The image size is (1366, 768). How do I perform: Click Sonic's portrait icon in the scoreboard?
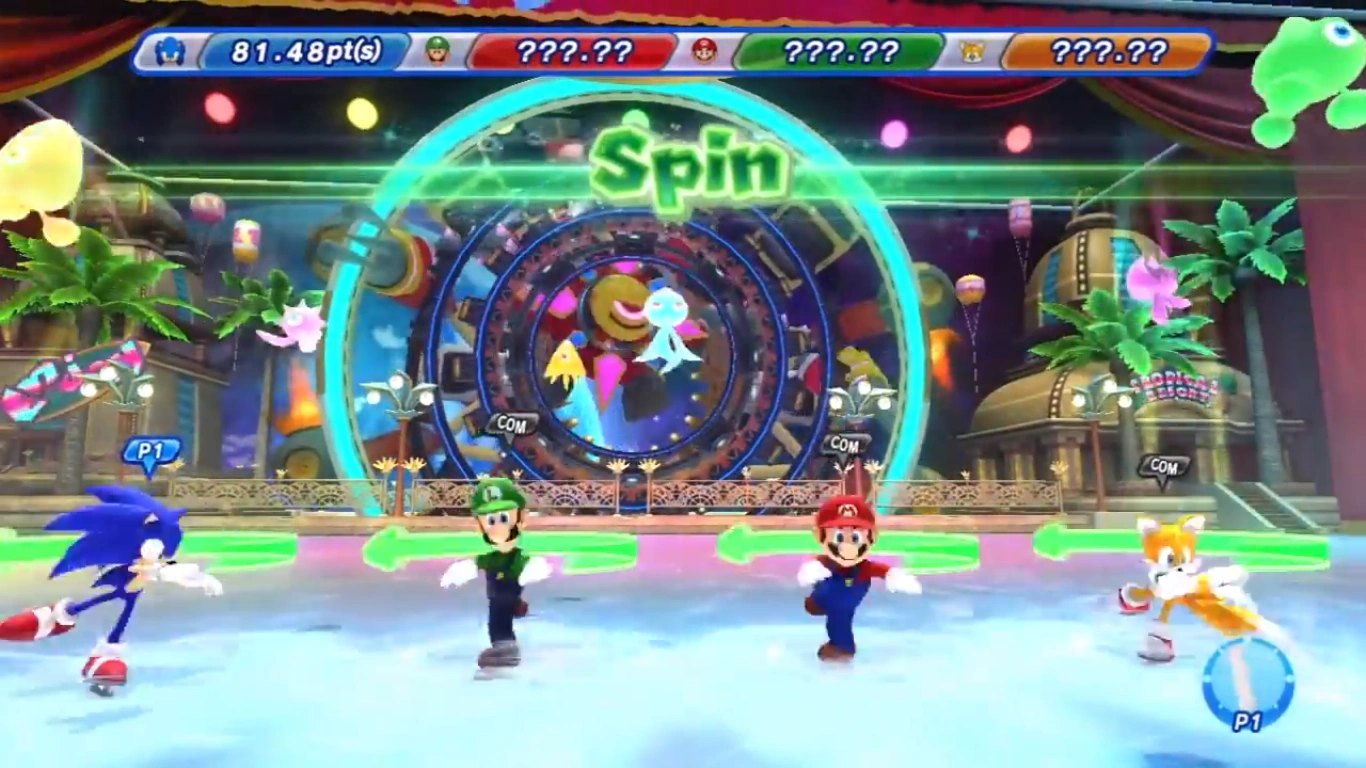pos(170,51)
